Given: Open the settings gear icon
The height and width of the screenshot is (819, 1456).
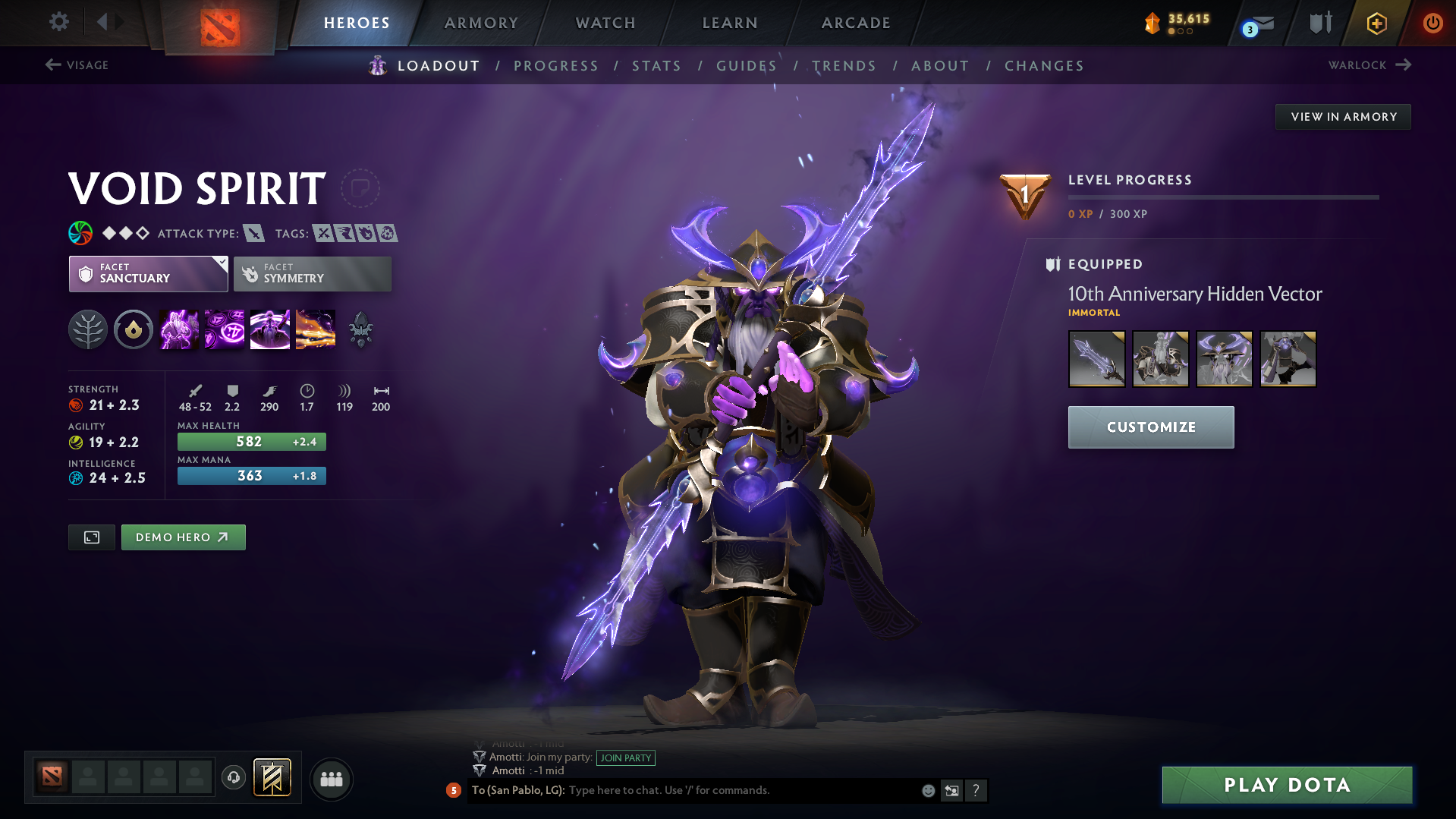Looking at the screenshot, I should click(x=59, y=22).
